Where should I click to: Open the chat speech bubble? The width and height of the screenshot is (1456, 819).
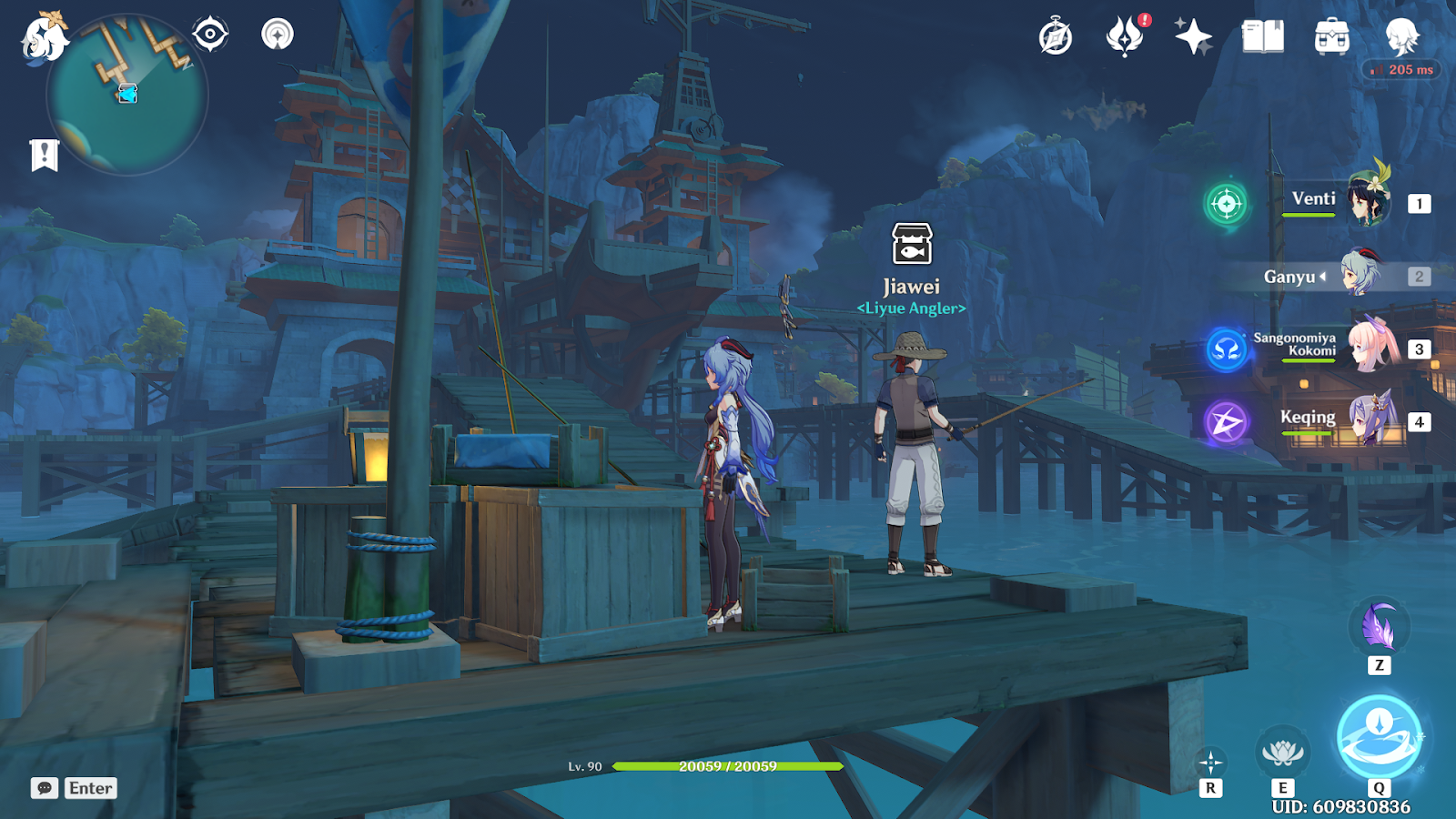tap(45, 788)
